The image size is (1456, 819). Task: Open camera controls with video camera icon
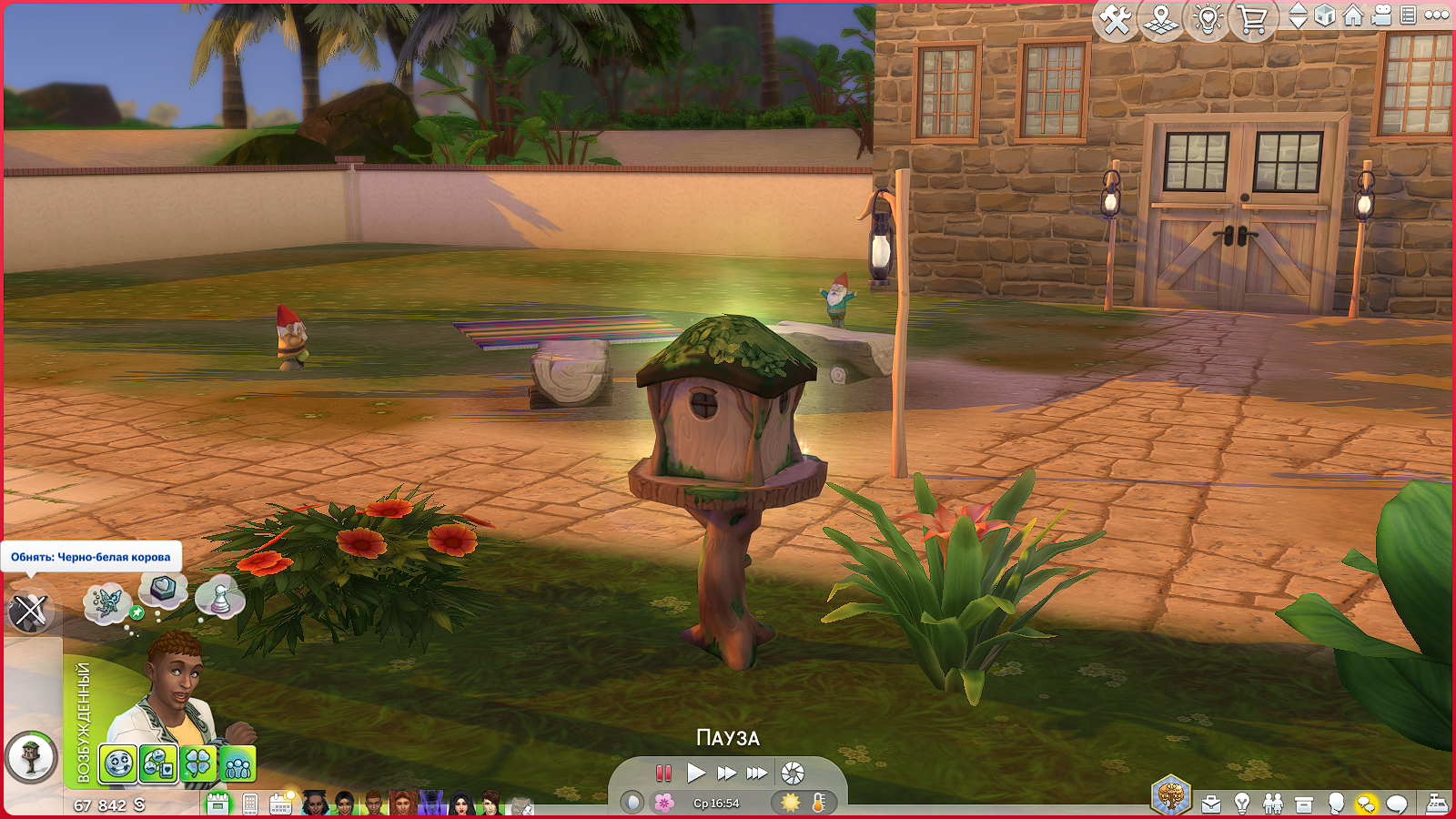tap(1381, 15)
